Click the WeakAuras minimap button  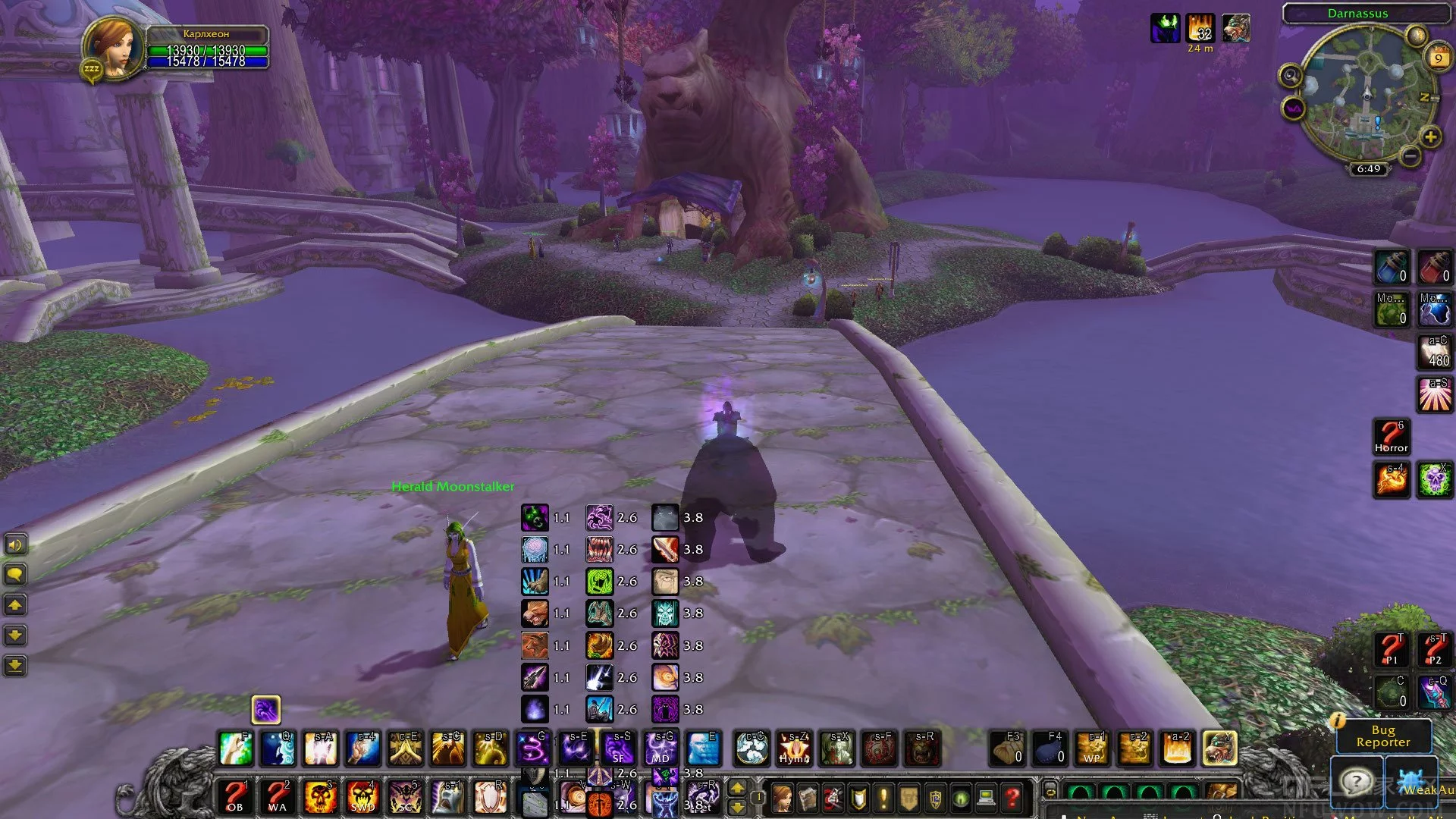(1293, 108)
